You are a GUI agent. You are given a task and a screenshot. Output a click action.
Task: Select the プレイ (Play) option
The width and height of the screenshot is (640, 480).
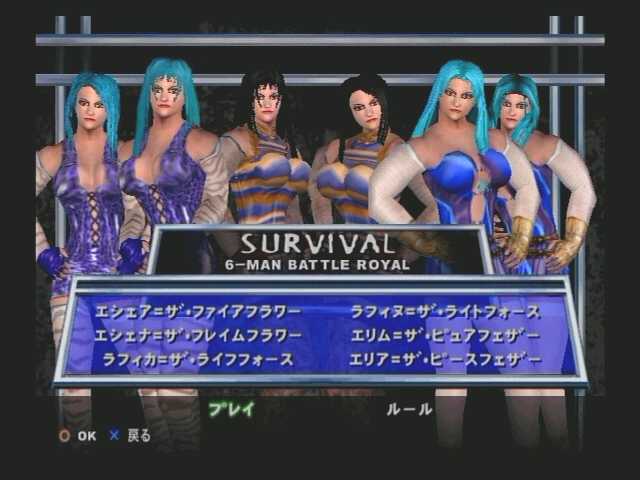tap(231, 409)
